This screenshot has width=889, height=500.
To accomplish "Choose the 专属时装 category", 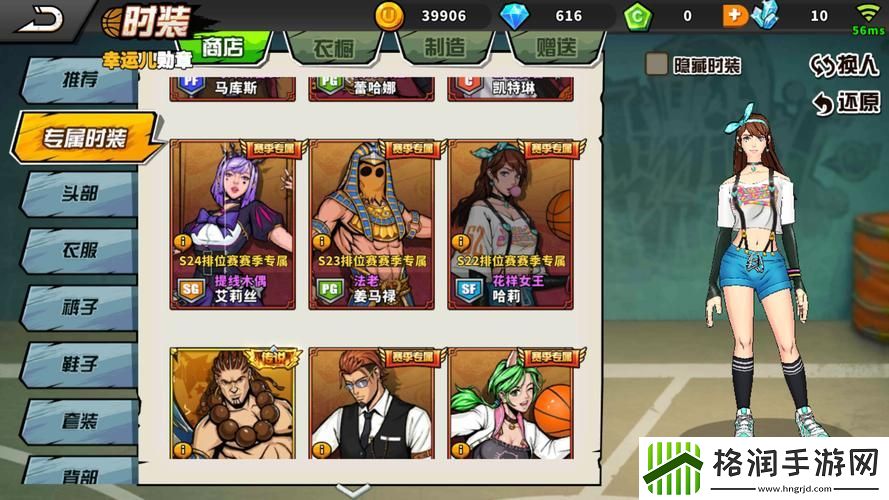I will pyautogui.click(x=85, y=138).
